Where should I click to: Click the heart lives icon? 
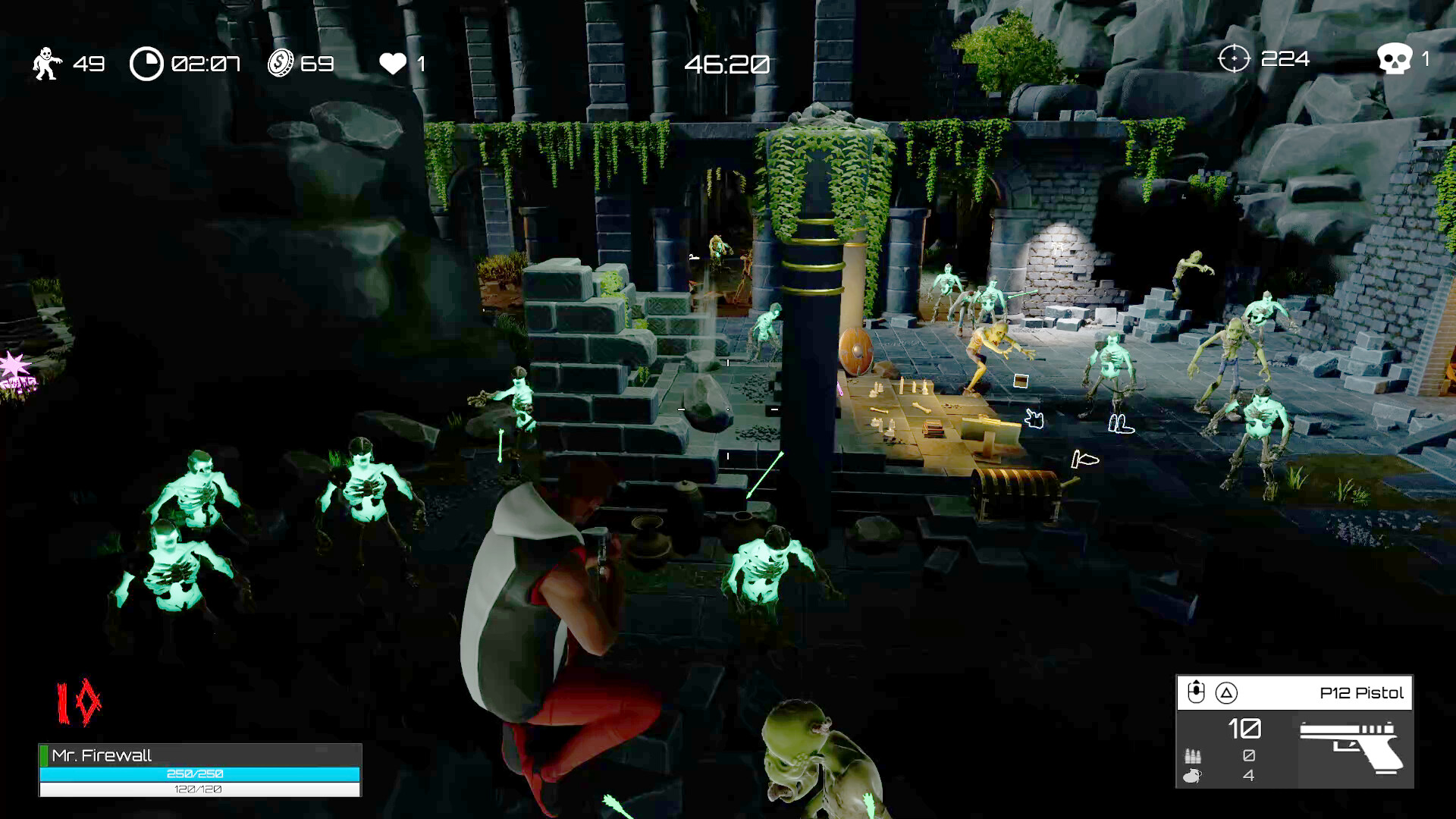(394, 64)
